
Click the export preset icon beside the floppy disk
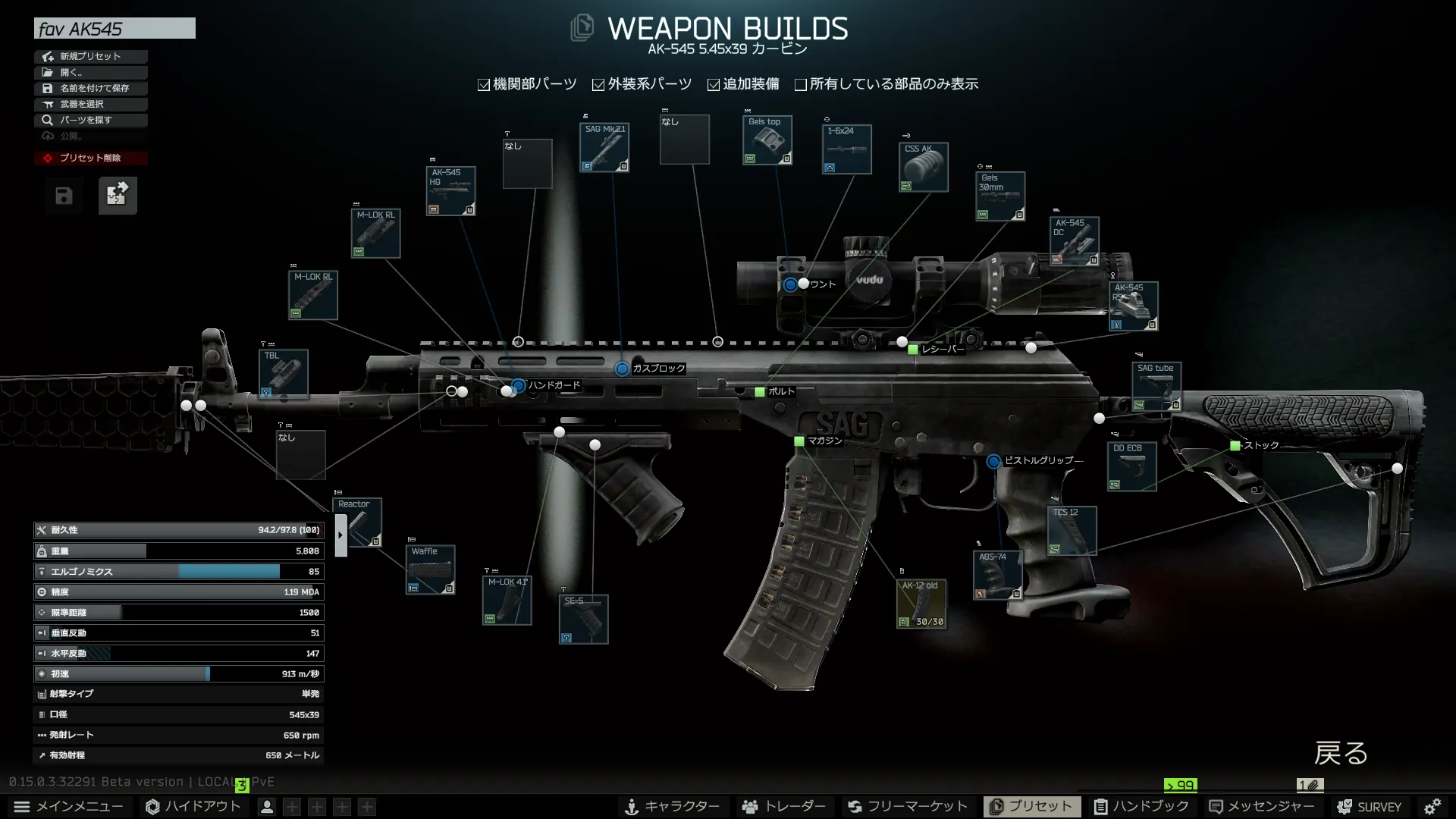click(118, 196)
